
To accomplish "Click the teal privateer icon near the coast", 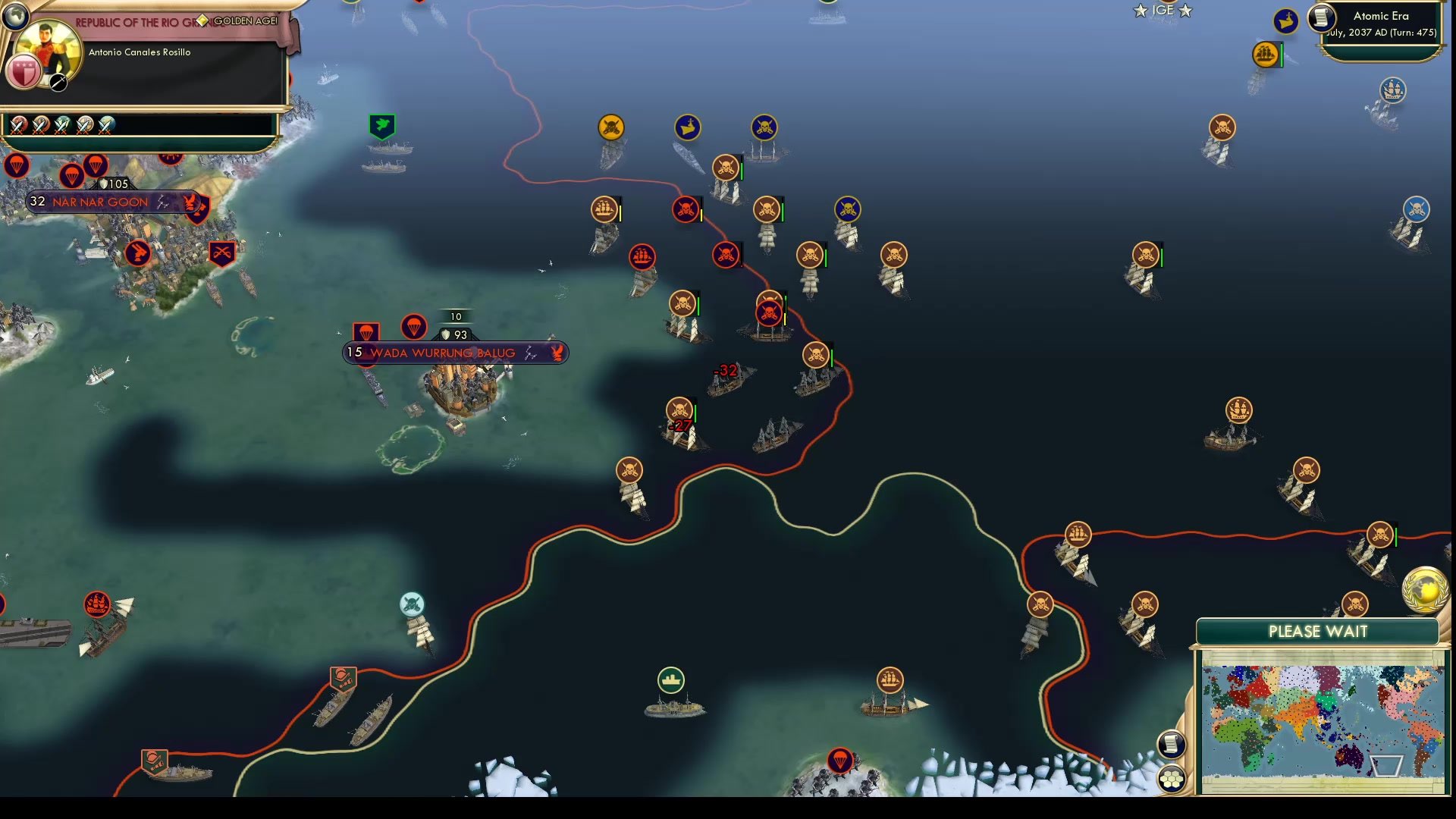I will 411,604.
